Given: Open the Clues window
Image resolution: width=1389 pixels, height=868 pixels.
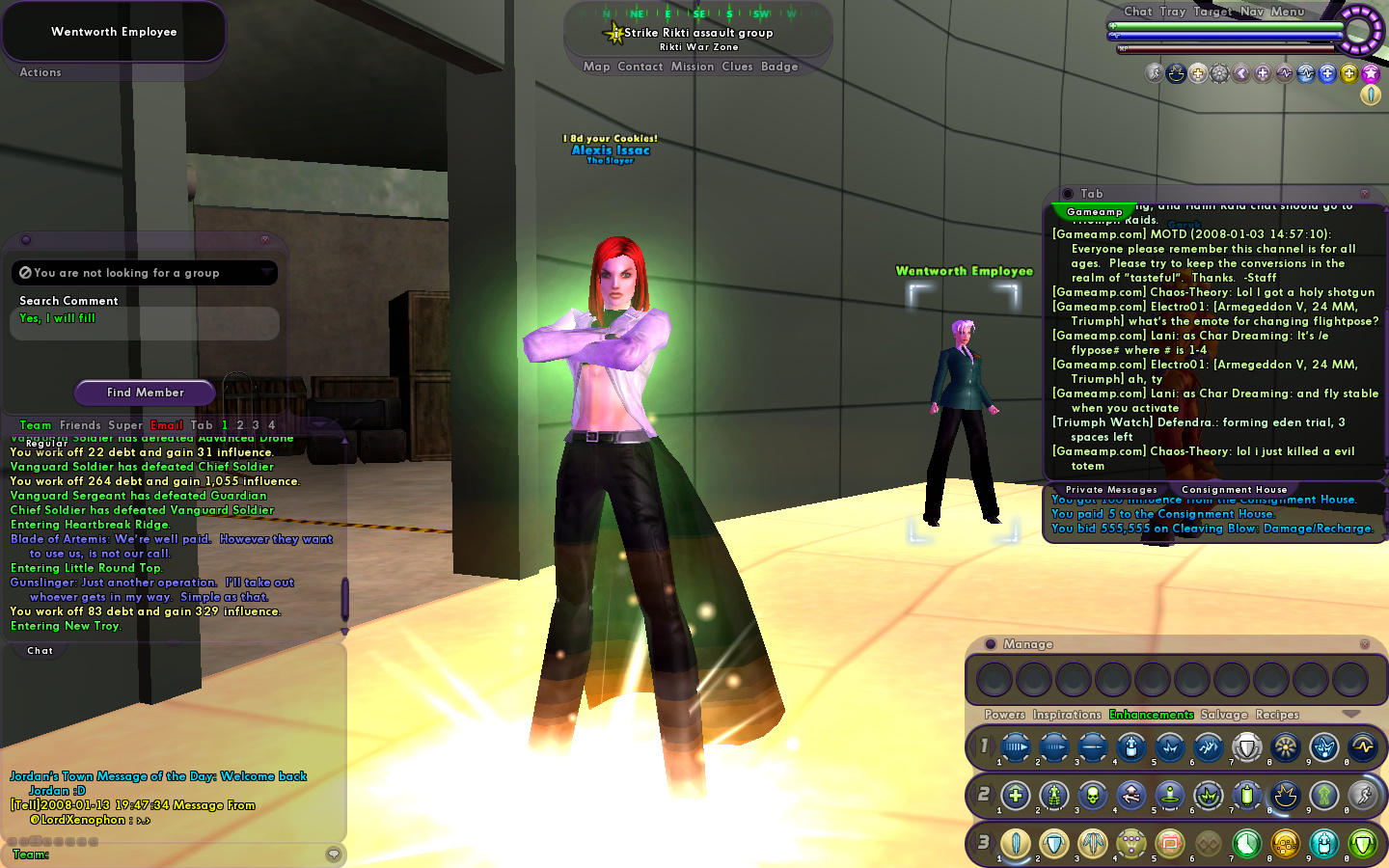Looking at the screenshot, I should coord(737,67).
